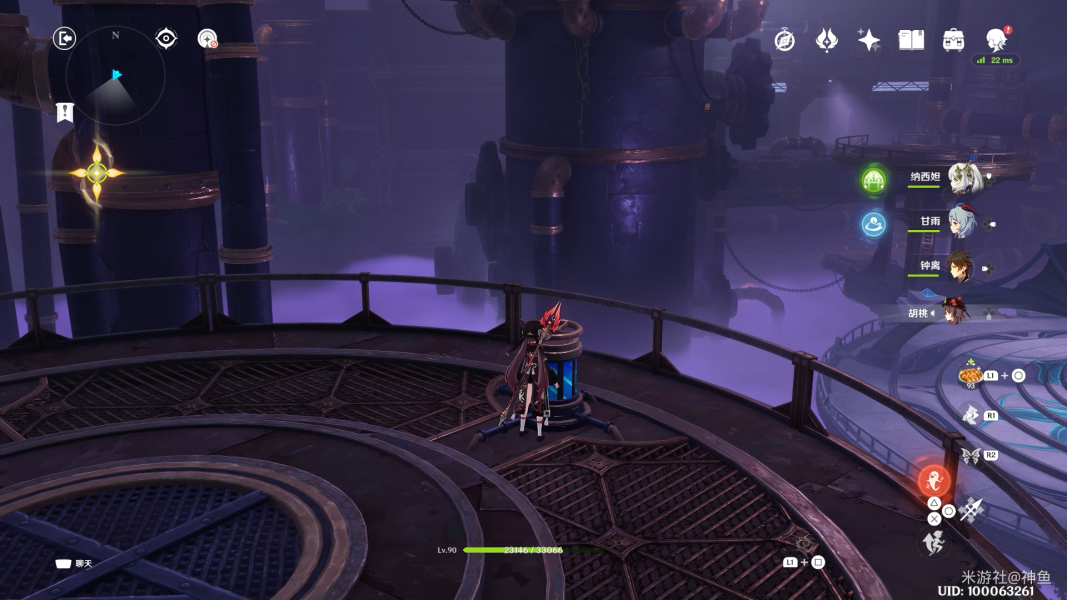
Task: Select active character 胡桃 in party list
Action: (960, 311)
